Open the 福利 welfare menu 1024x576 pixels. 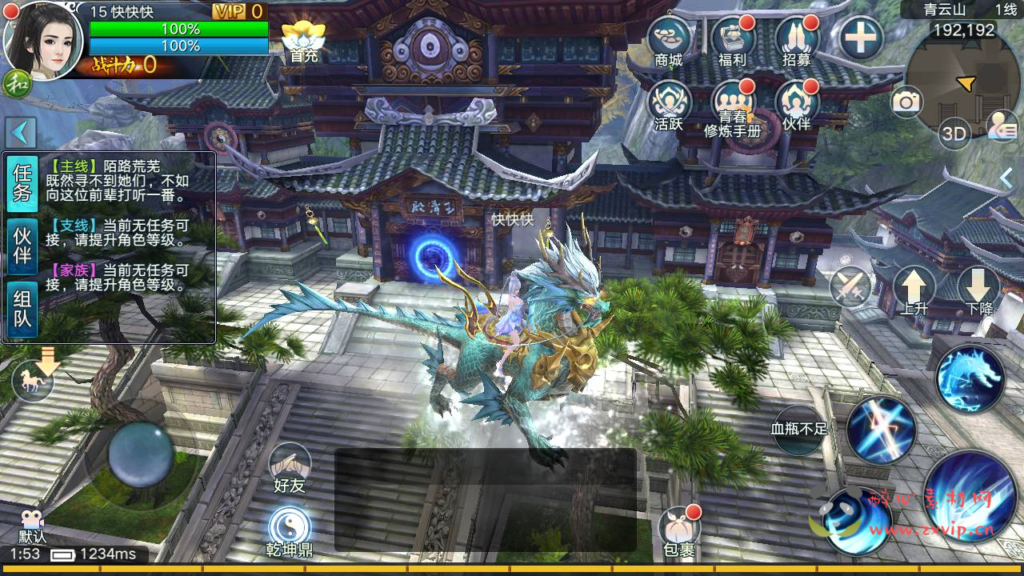coord(733,41)
